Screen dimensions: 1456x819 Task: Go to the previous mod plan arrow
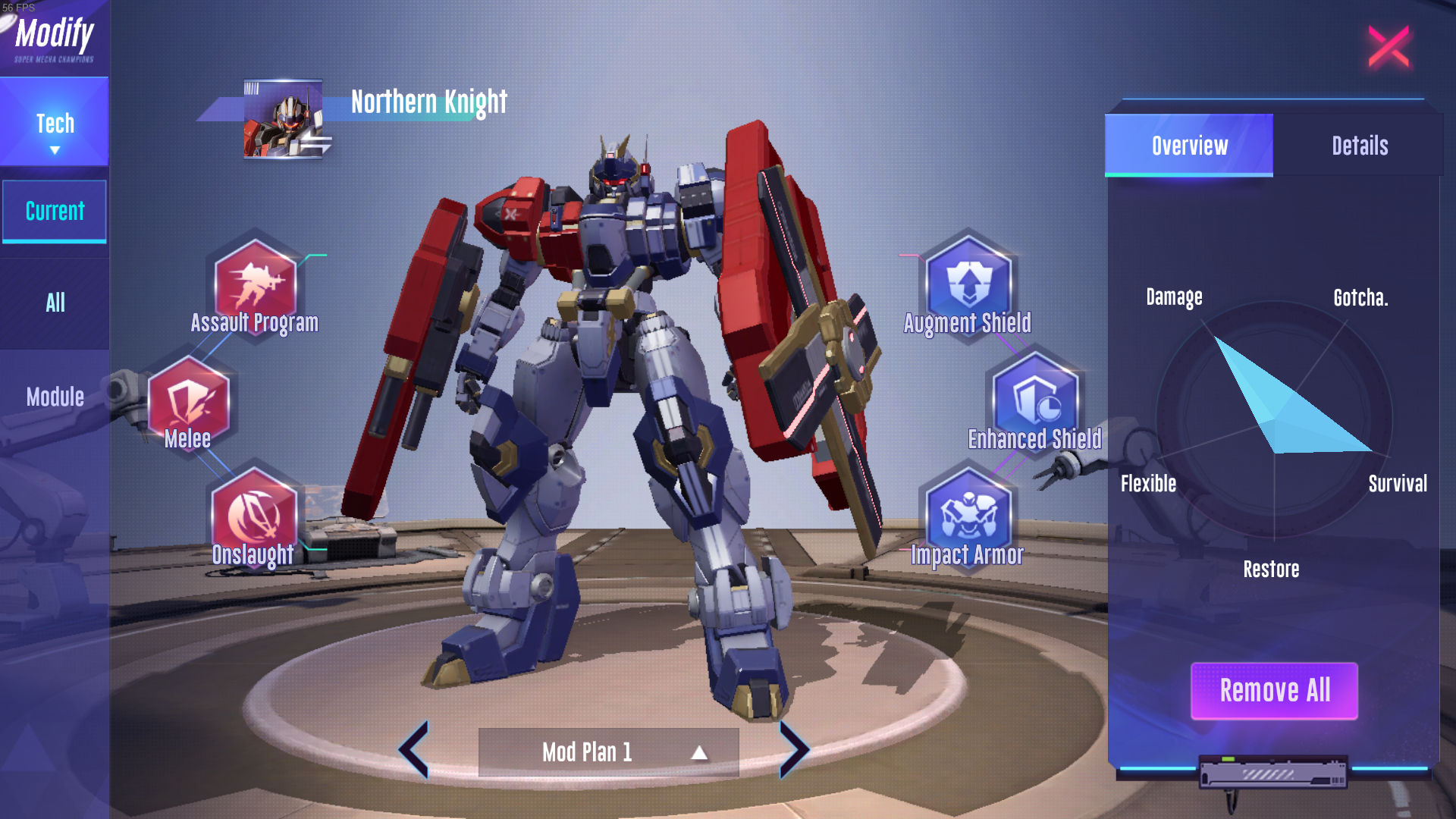415,749
